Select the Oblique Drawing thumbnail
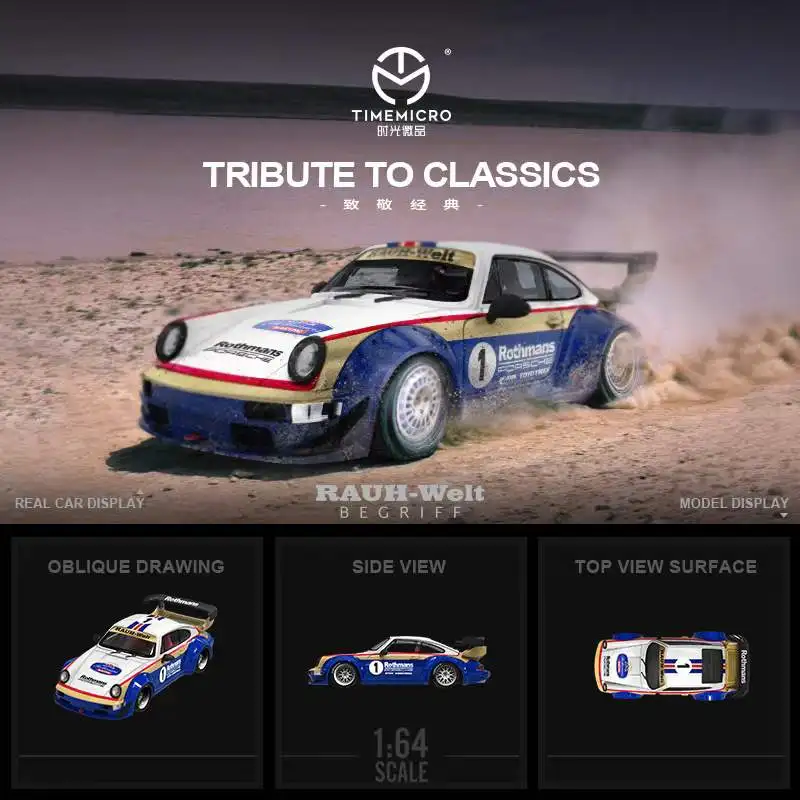 pyautogui.click(x=136, y=660)
